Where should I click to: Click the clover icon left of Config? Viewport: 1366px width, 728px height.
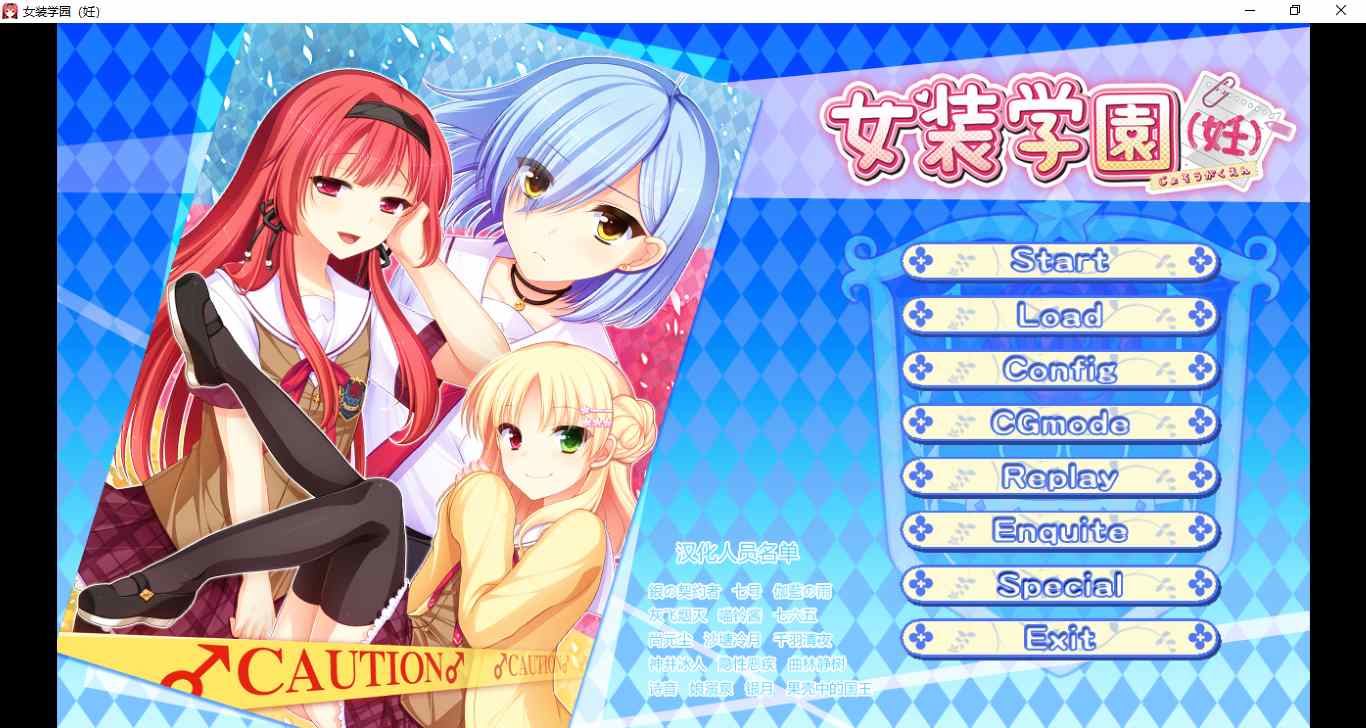pos(920,369)
